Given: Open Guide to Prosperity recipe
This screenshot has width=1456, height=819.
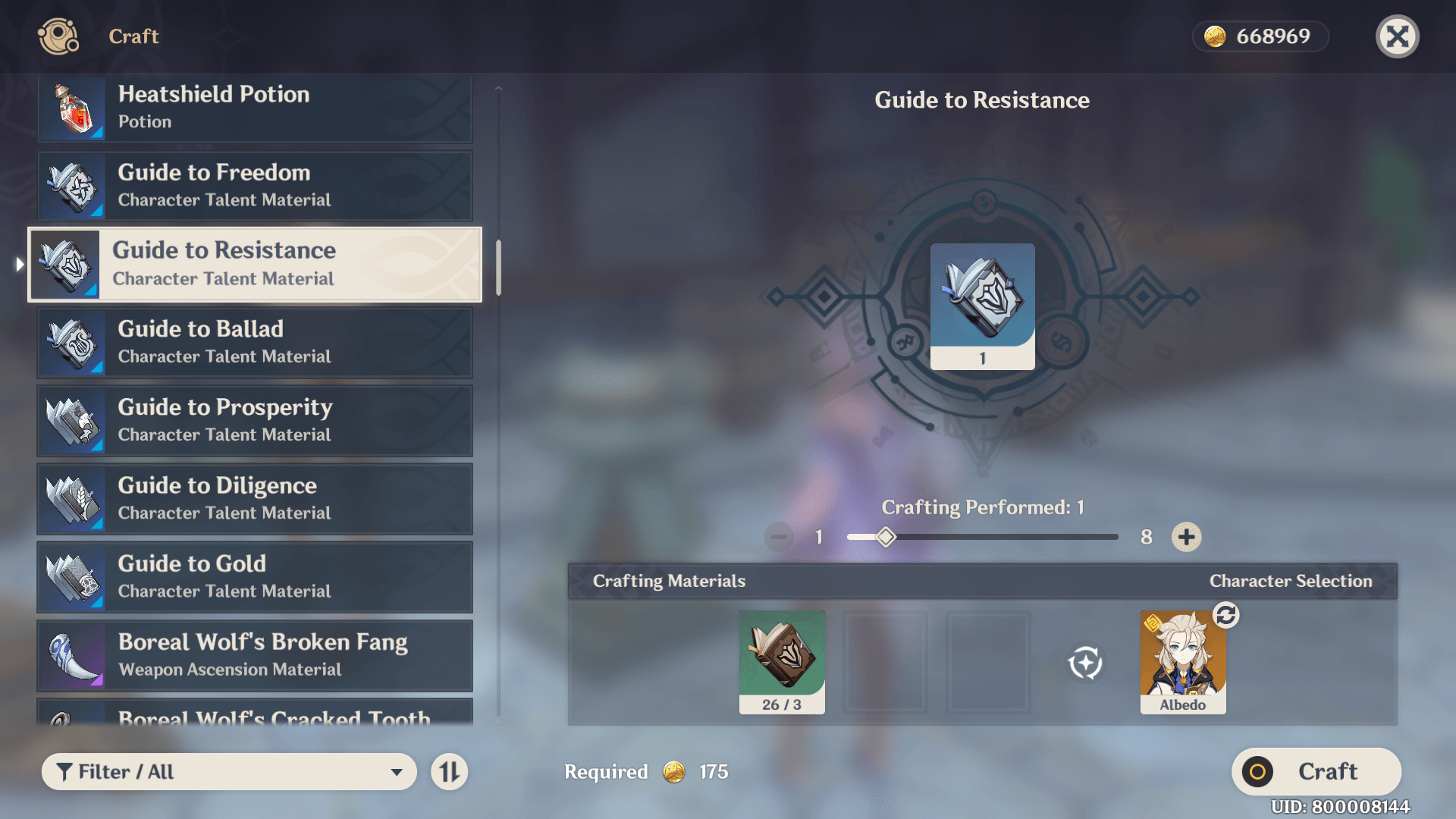Looking at the screenshot, I should coord(255,421).
